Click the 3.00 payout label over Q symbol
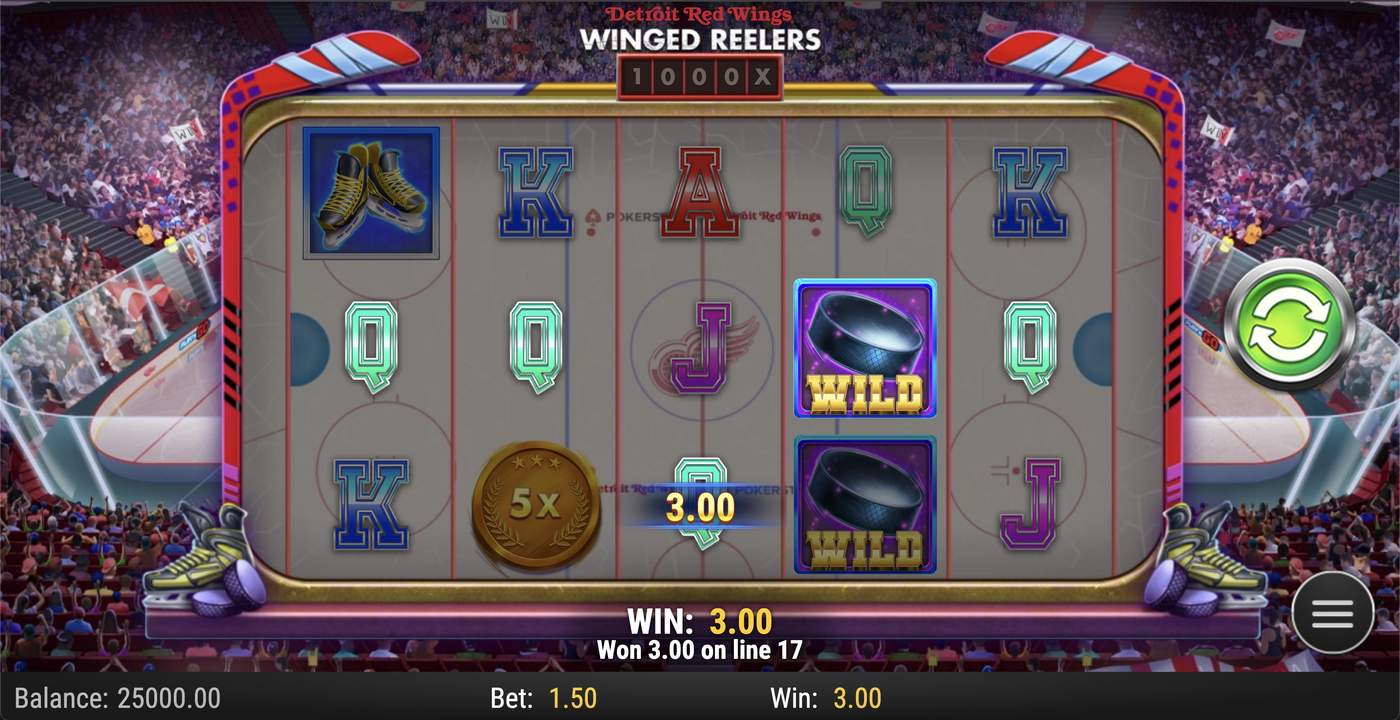 pos(700,507)
